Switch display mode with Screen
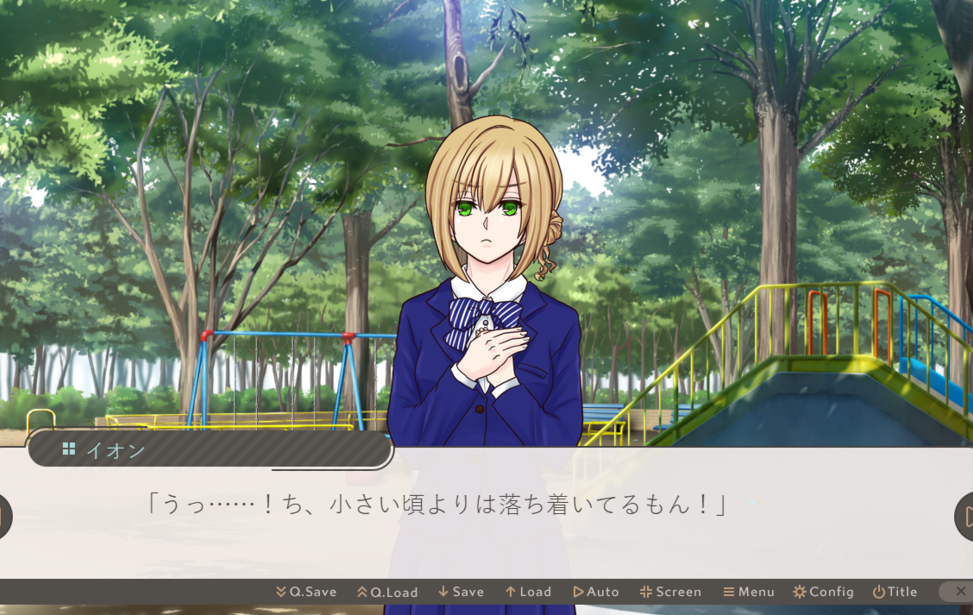 671,592
